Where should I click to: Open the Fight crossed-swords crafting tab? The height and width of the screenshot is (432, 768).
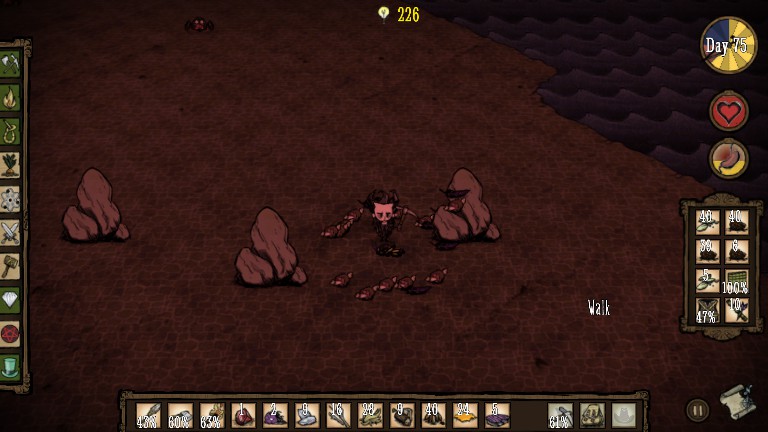11,233
